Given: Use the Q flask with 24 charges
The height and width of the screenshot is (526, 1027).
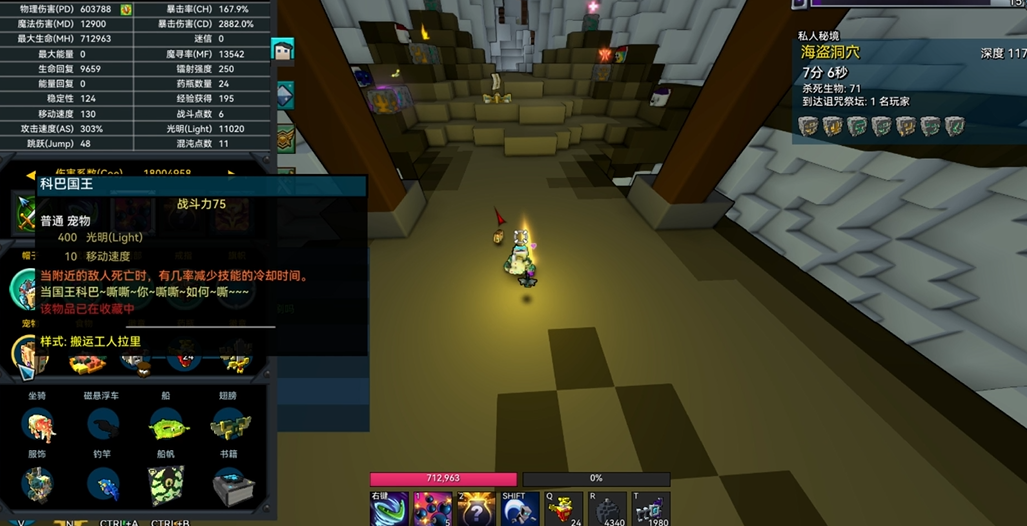Looking at the screenshot, I should (x=563, y=508).
